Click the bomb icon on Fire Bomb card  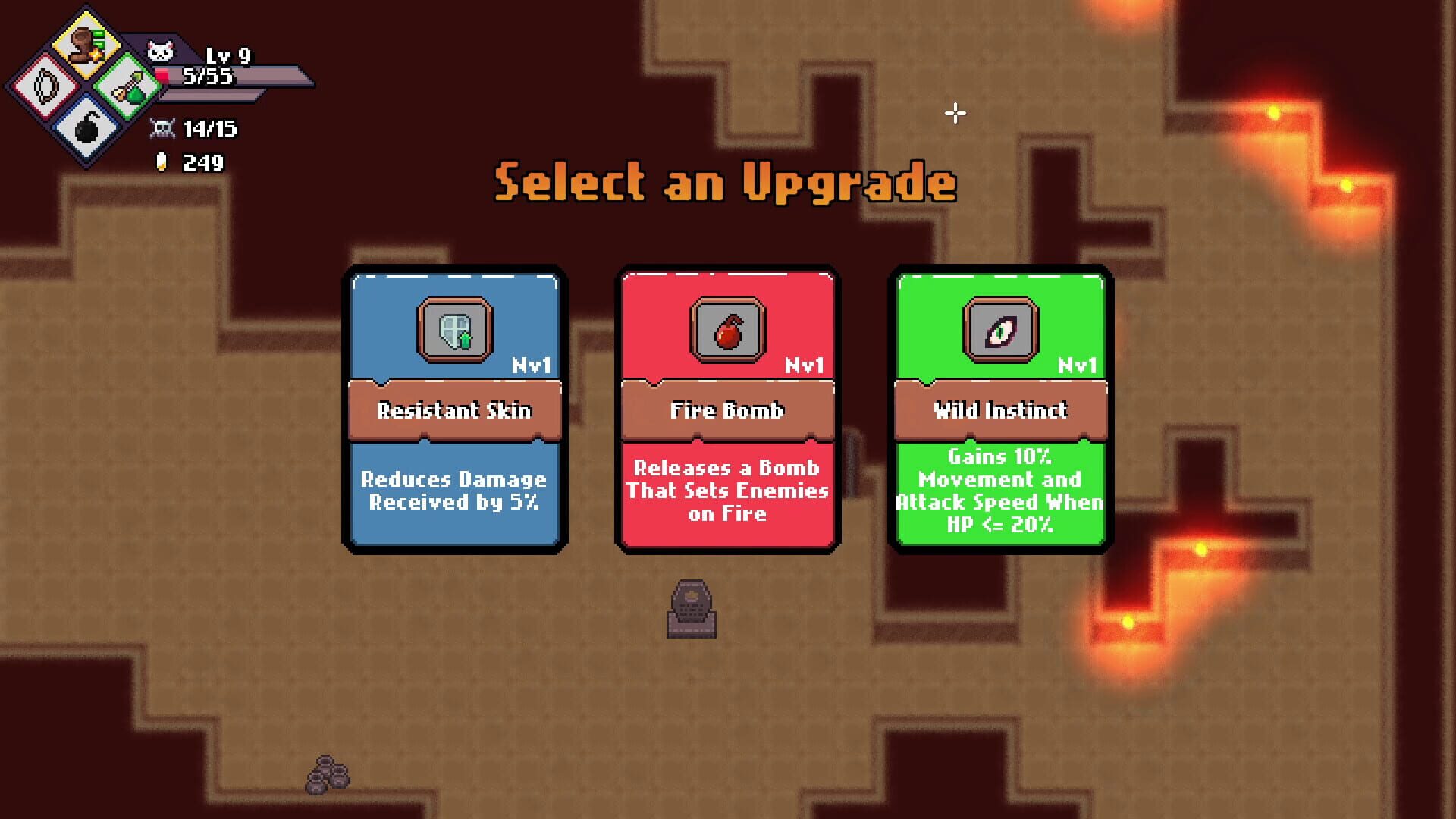tap(726, 329)
